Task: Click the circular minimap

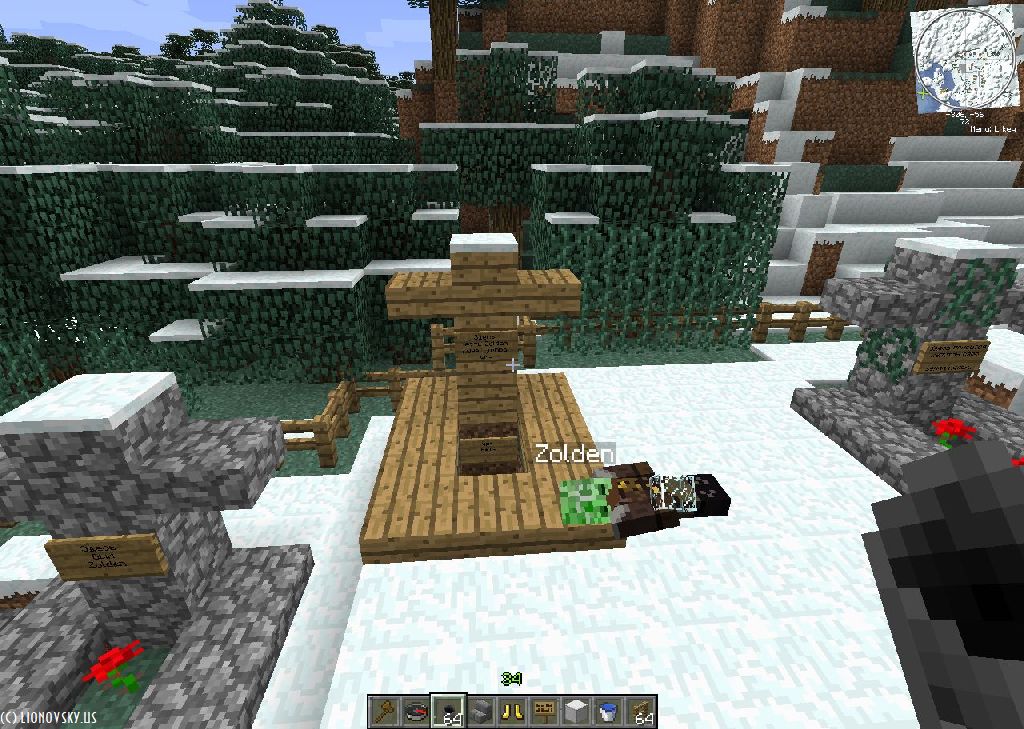Action: coord(964,60)
